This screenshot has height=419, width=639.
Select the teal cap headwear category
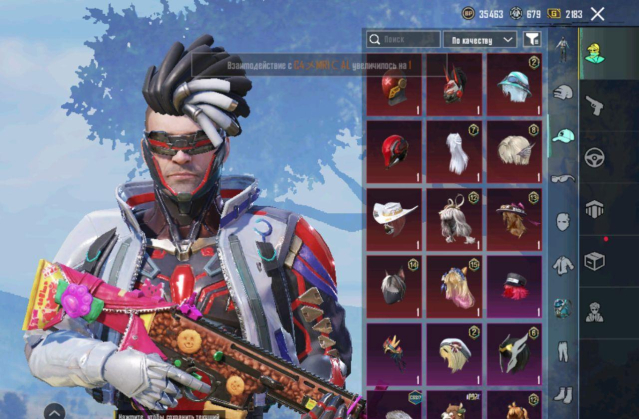(563, 135)
